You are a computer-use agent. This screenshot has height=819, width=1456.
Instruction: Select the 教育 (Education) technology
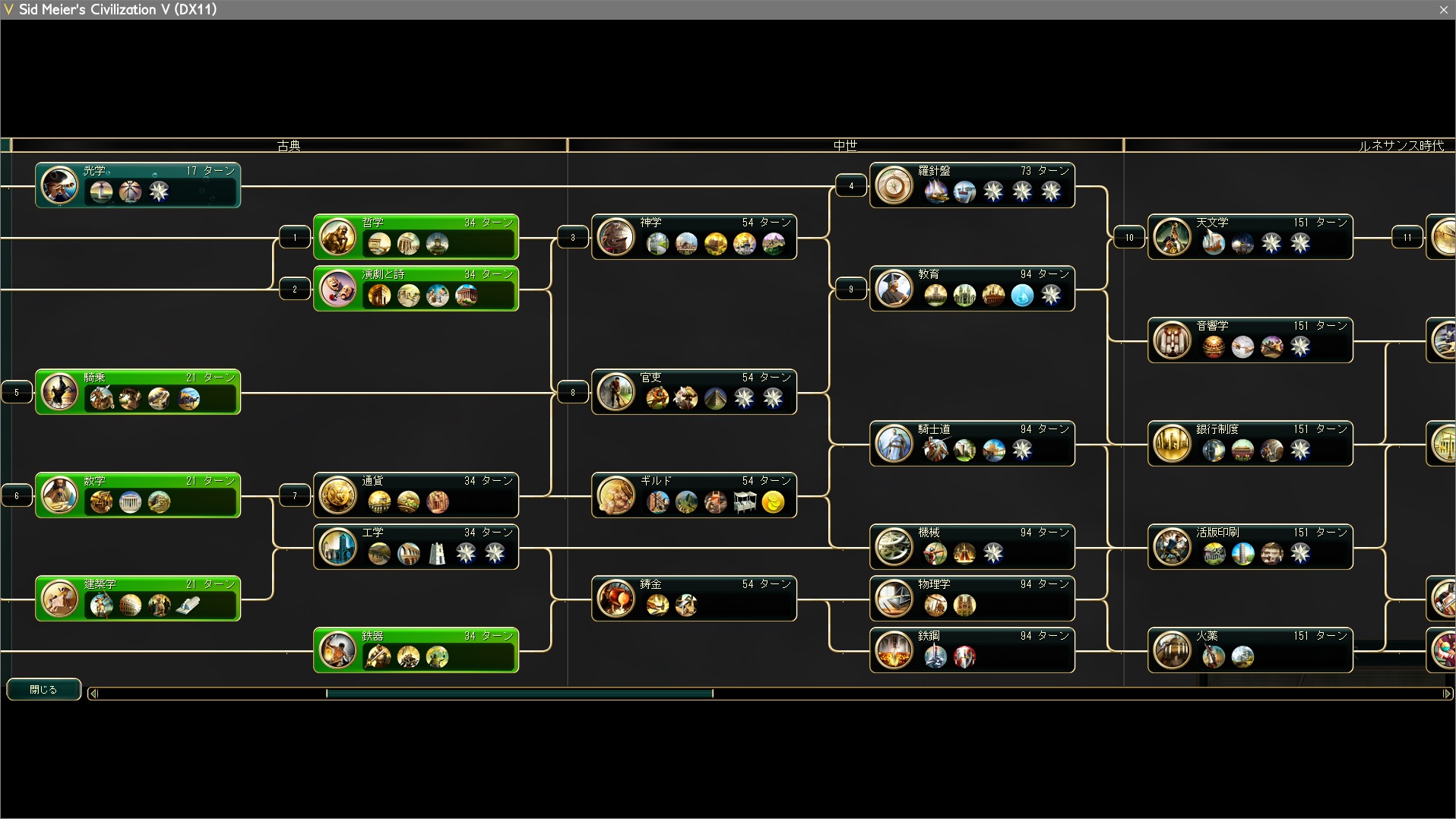point(972,289)
